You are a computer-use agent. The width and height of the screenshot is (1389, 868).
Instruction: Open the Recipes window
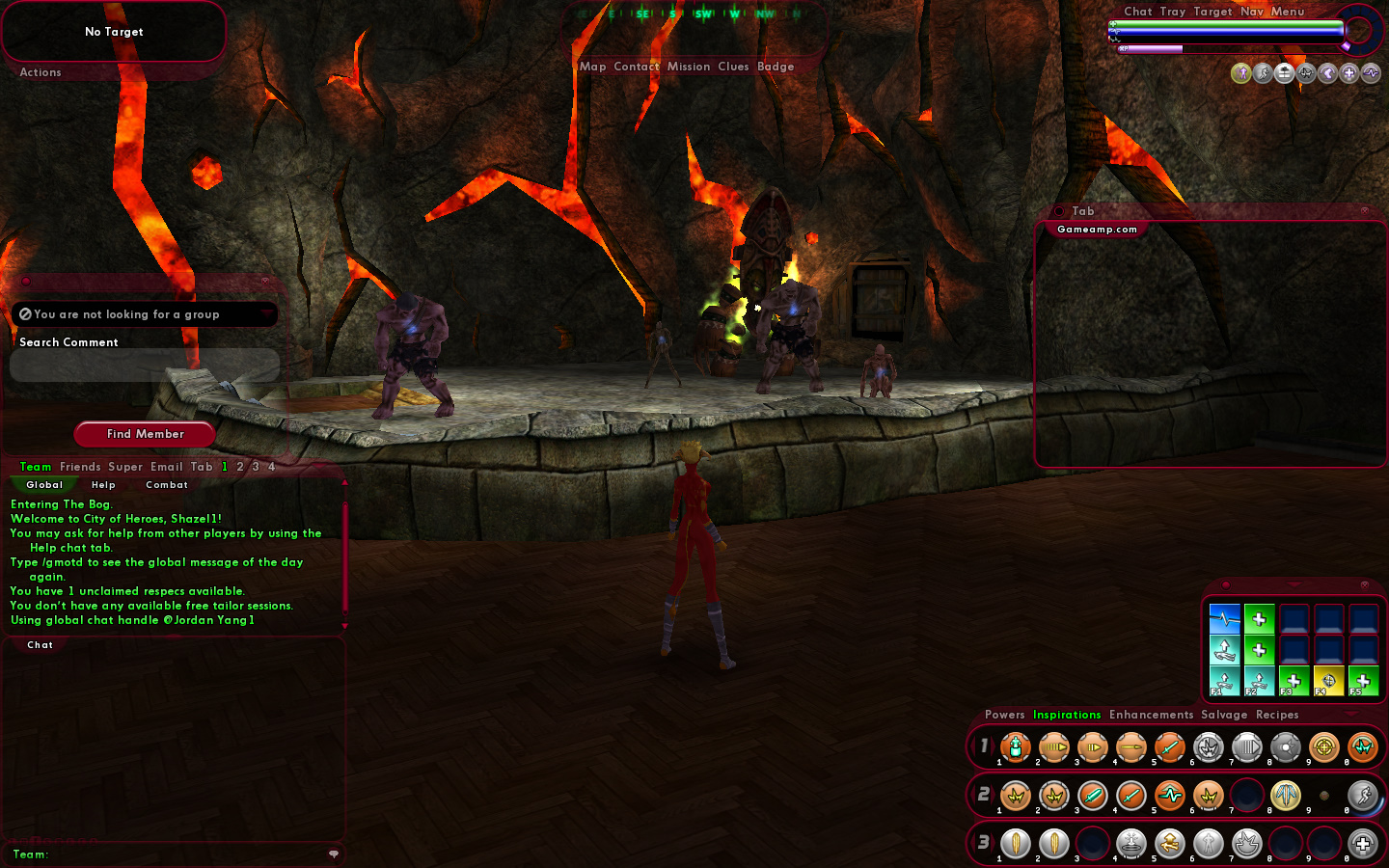click(1277, 715)
